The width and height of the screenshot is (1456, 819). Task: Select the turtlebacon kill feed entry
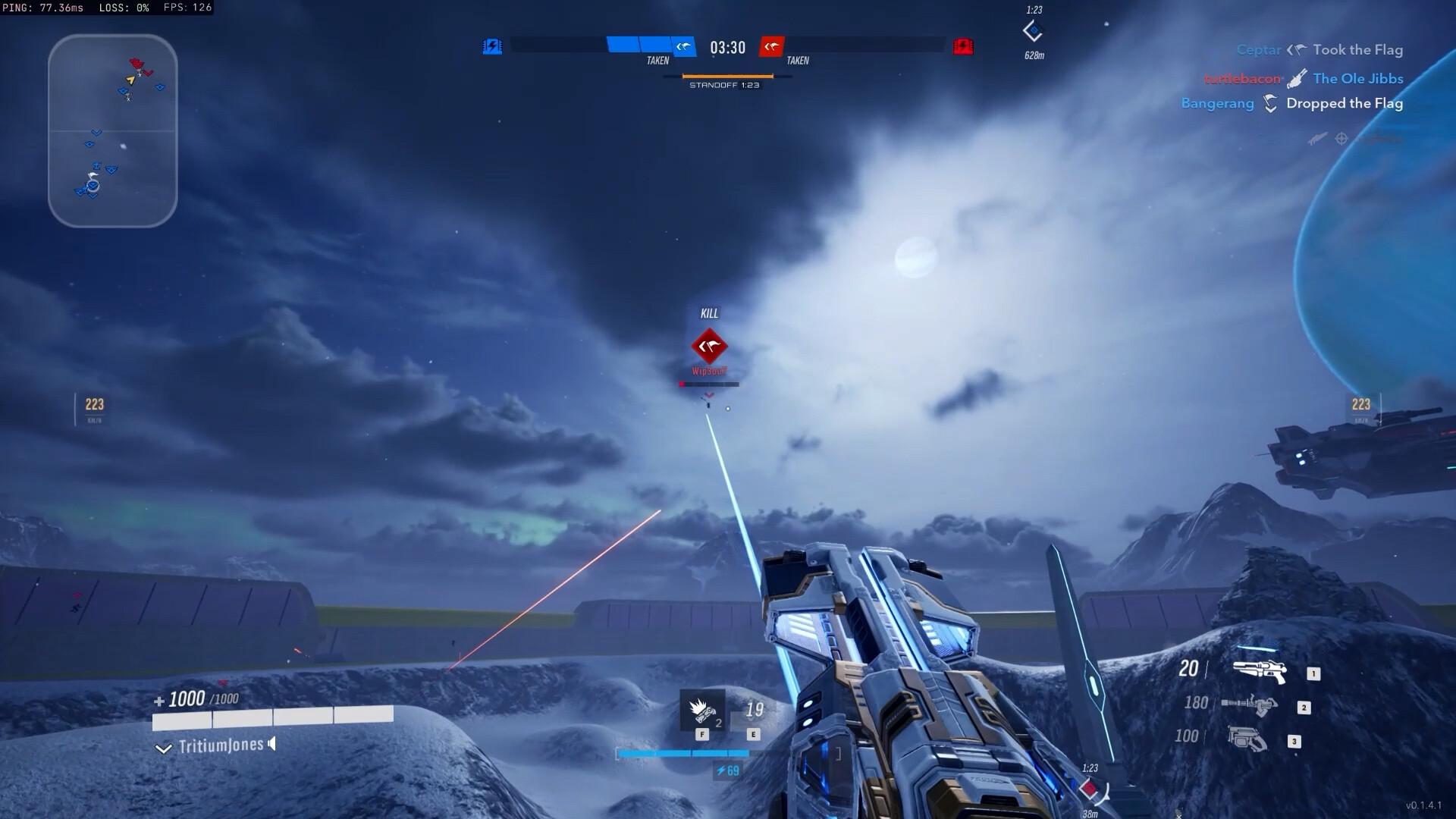pyautogui.click(x=1303, y=79)
